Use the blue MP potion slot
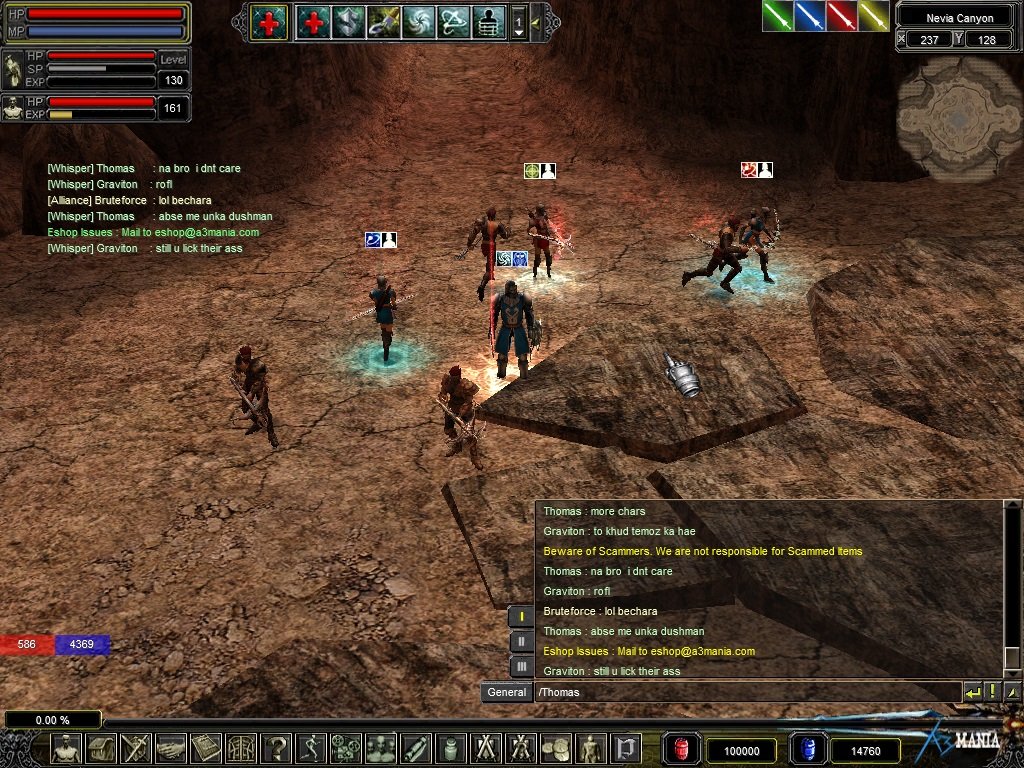The width and height of the screenshot is (1024, 768). 806,750
